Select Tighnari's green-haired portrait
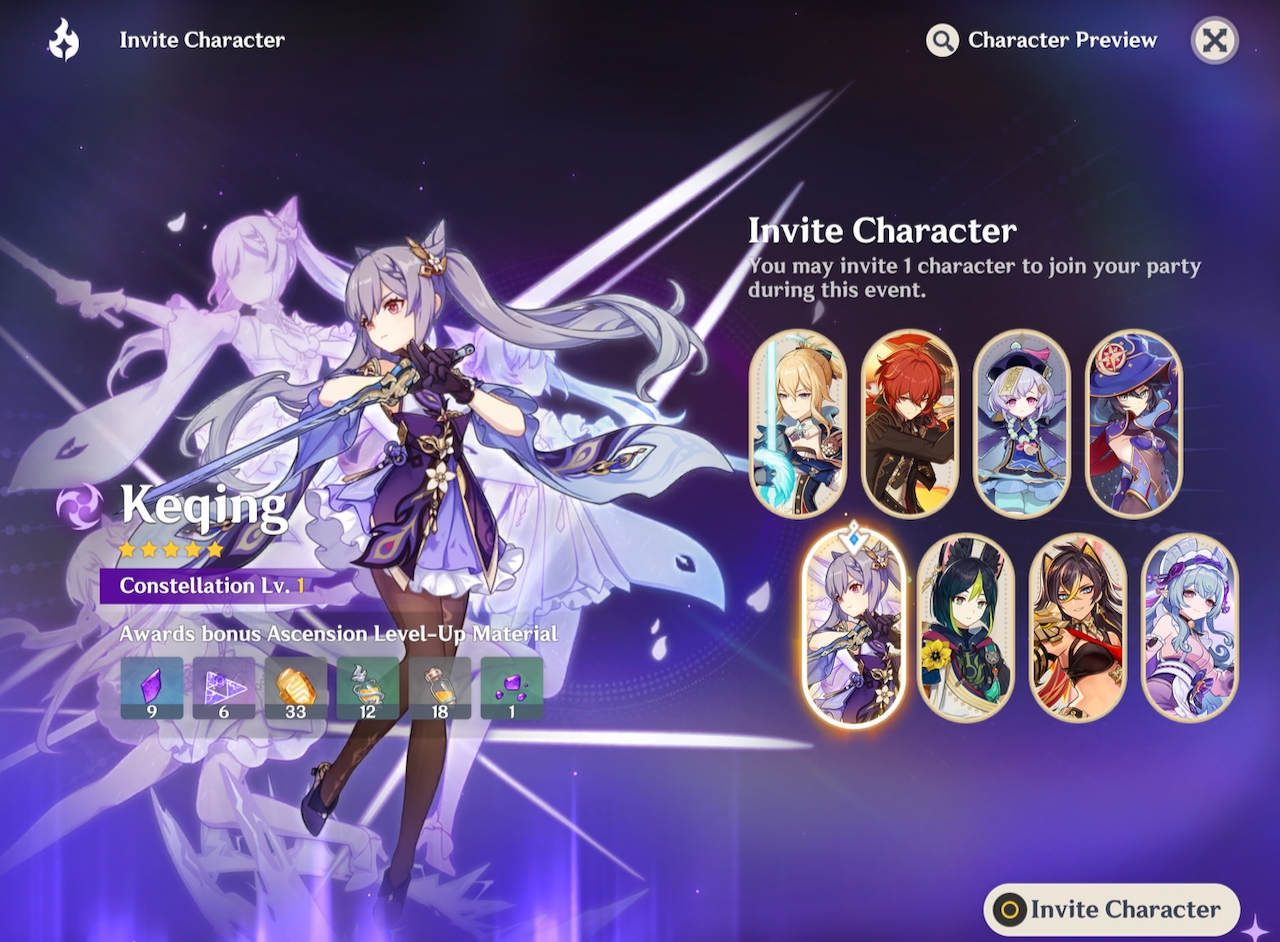Image resolution: width=1280 pixels, height=942 pixels. click(x=966, y=628)
